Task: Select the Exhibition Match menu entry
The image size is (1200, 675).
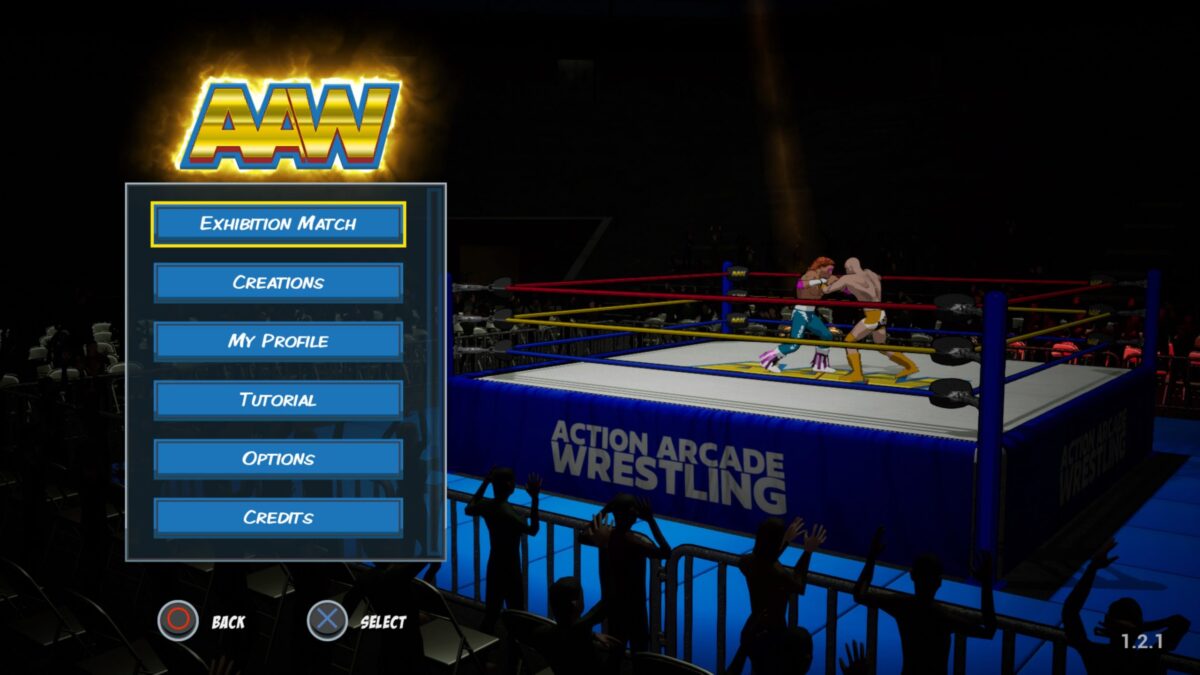Action: tap(278, 224)
